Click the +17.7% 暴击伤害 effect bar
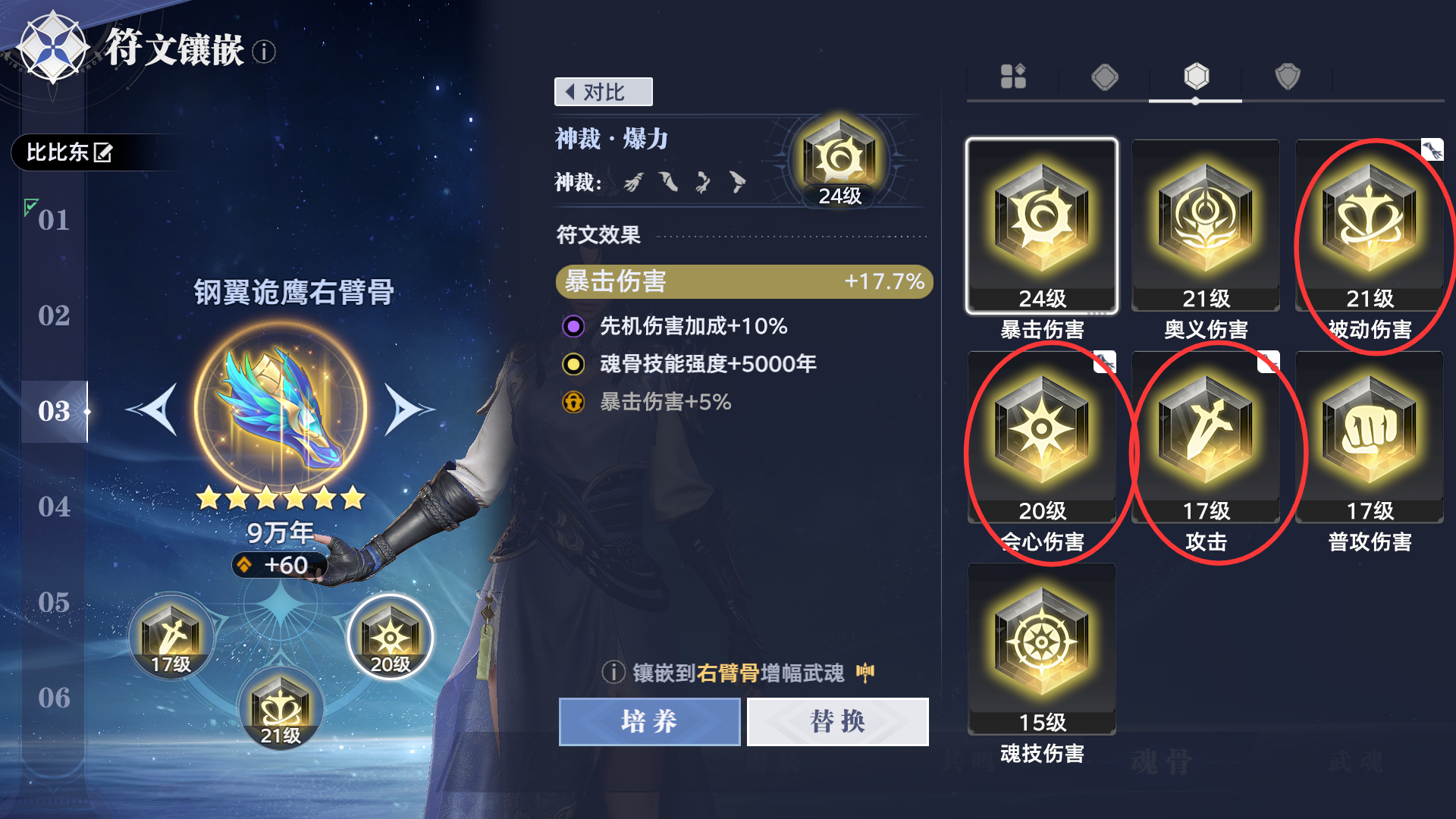The width and height of the screenshot is (1456, 819). 743,281
